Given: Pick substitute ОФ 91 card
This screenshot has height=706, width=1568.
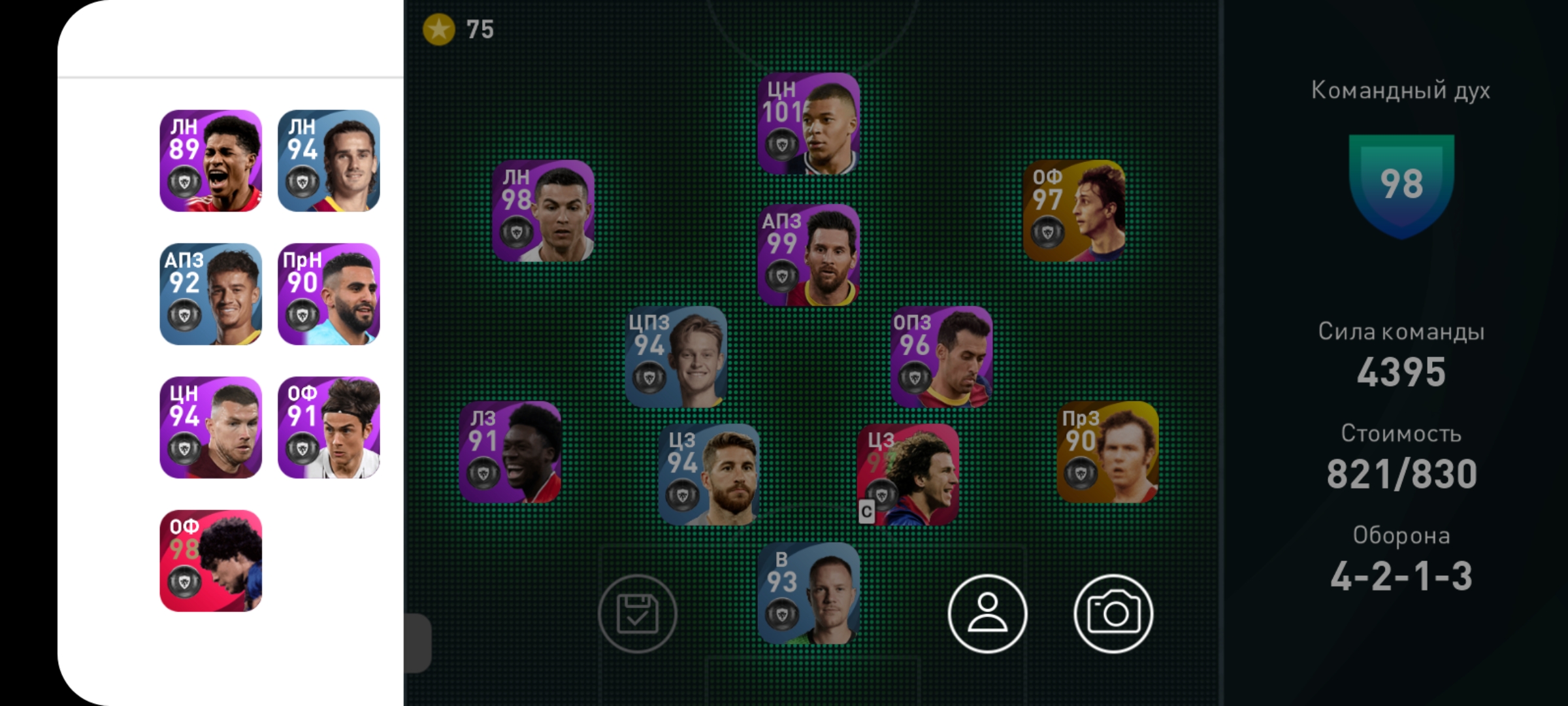Looking at the screenshot, I should [x=329, y=428].
